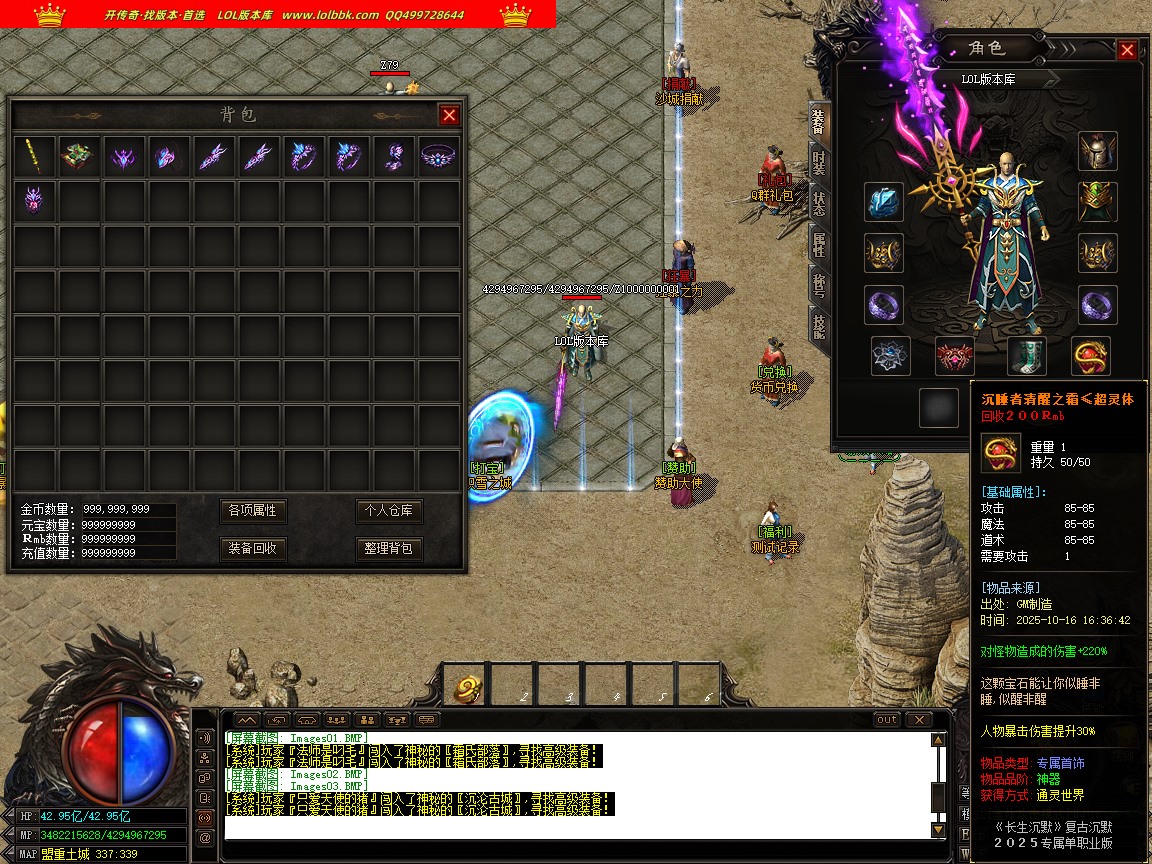1152x864 pixels.
Task: Sort the bag with 整理背包
Action: coord(389,549)
